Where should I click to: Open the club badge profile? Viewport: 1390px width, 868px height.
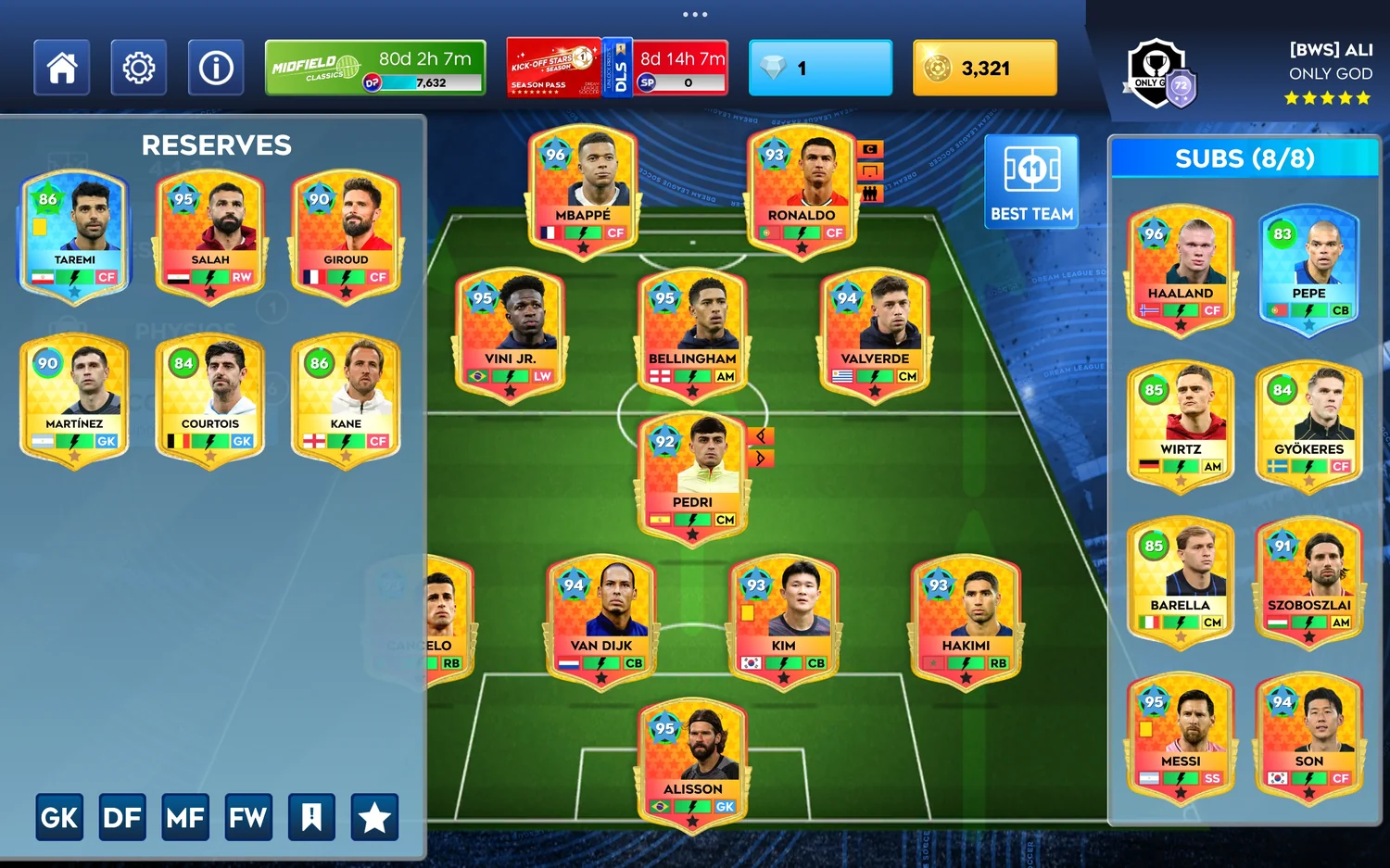1159,74
